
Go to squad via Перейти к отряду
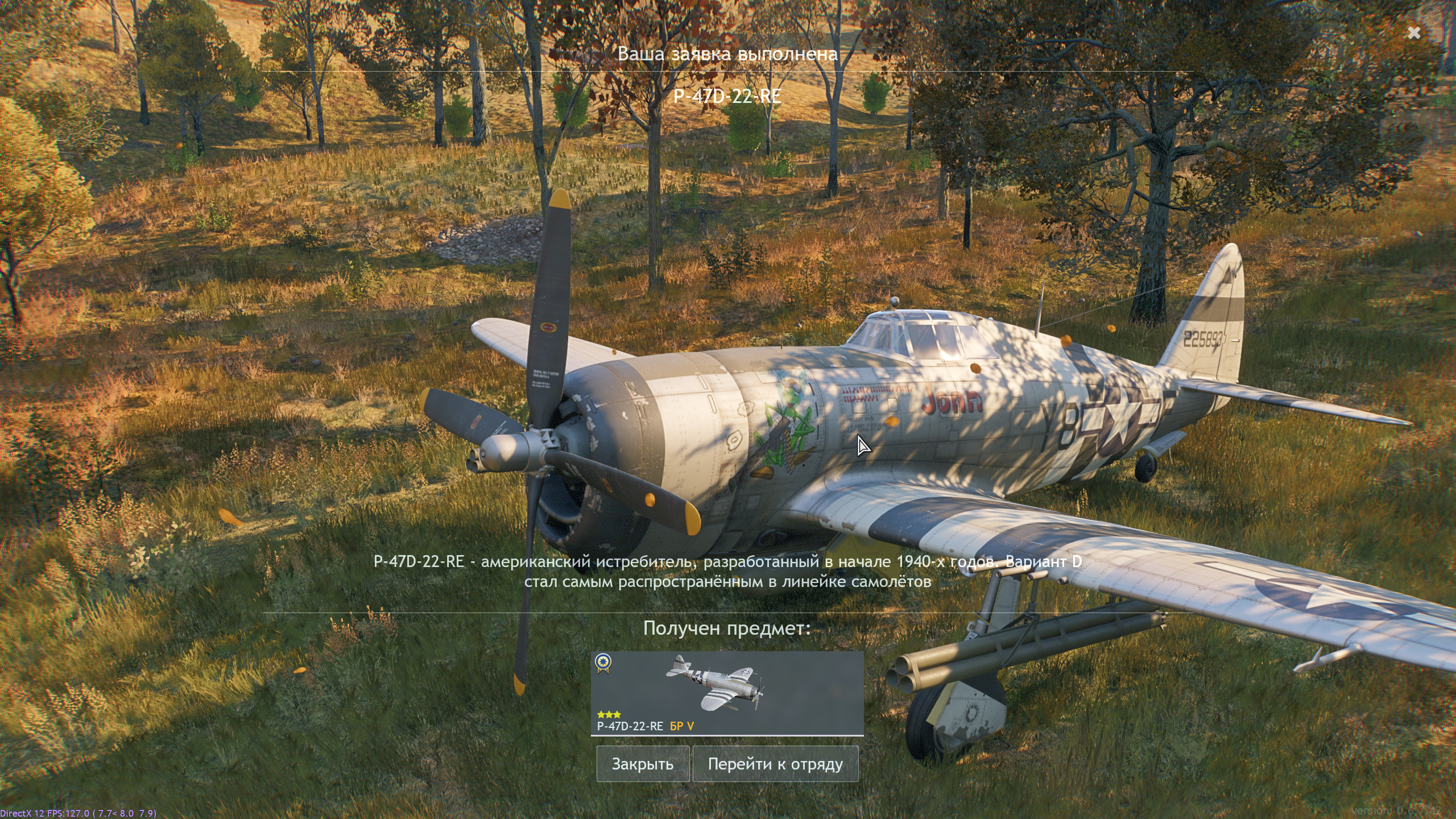point(775,764)
